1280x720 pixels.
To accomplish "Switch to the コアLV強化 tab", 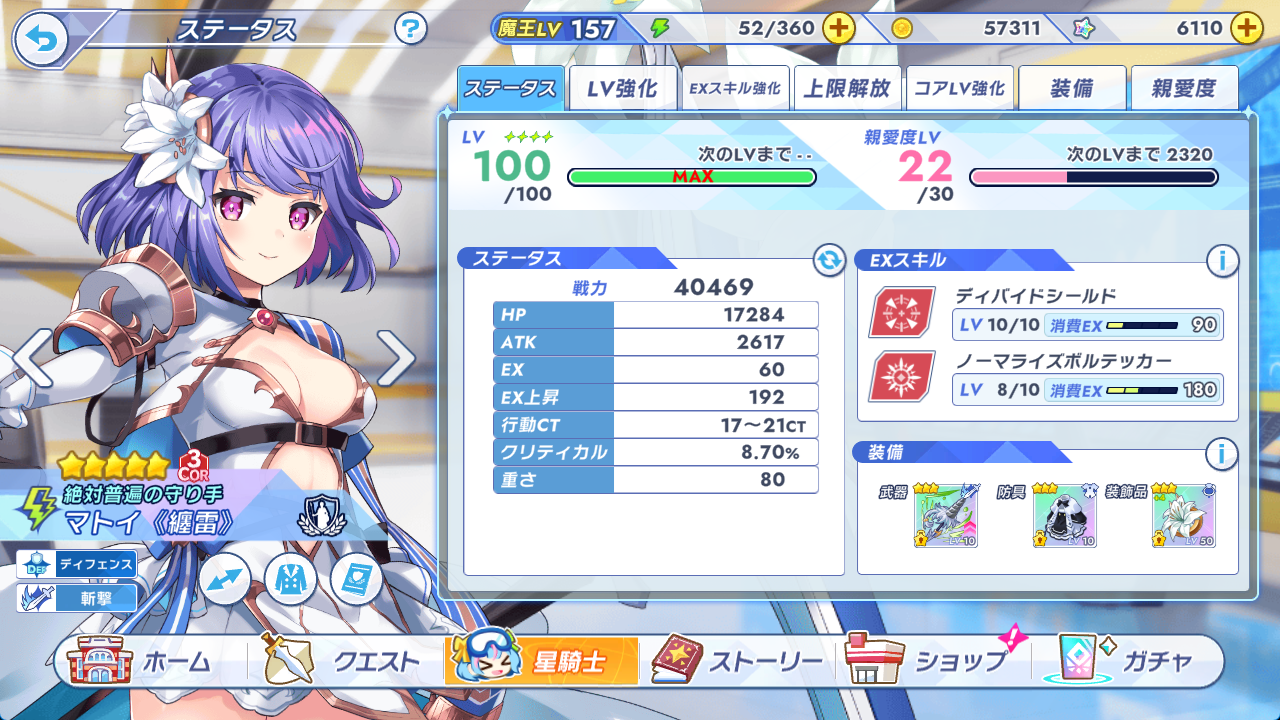I will click(960, 88).
